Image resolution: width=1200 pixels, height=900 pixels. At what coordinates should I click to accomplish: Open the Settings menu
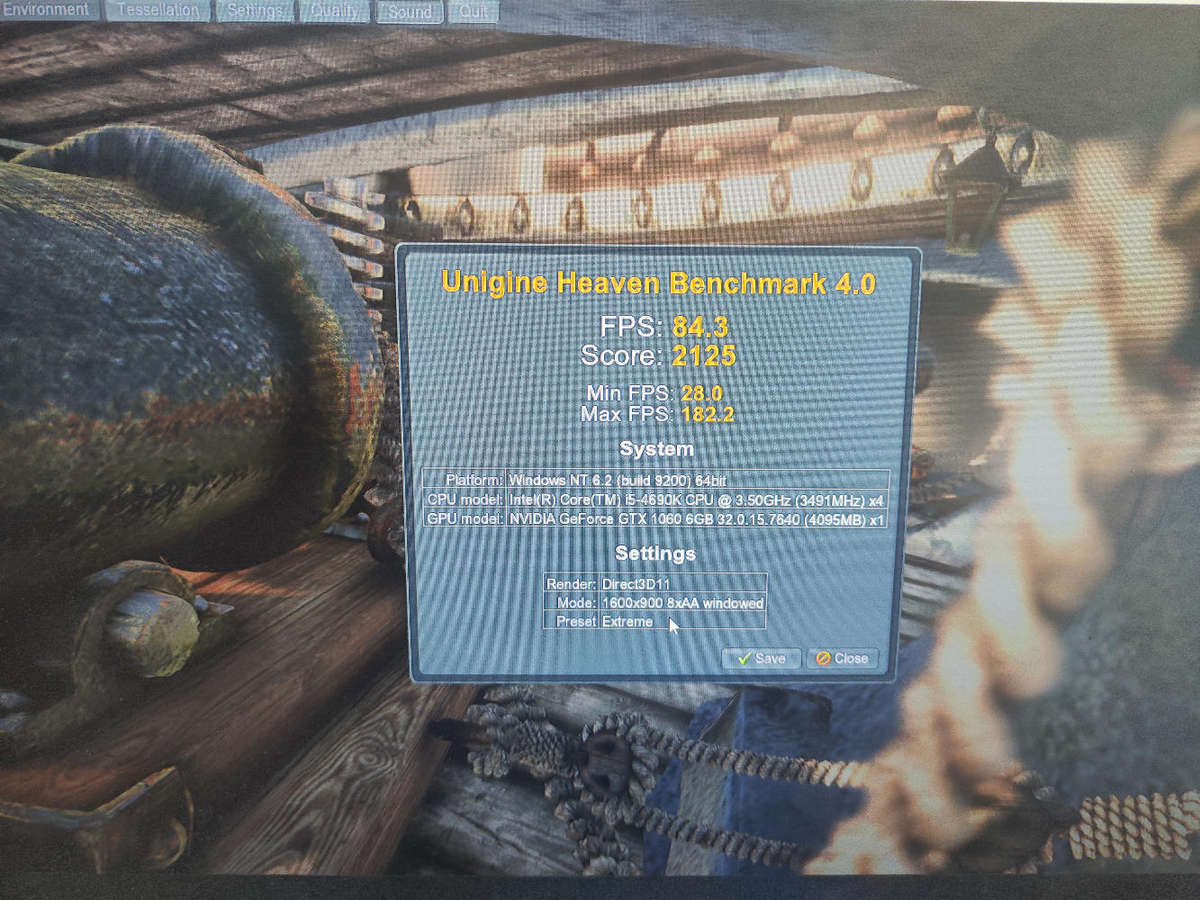[255, 11]
